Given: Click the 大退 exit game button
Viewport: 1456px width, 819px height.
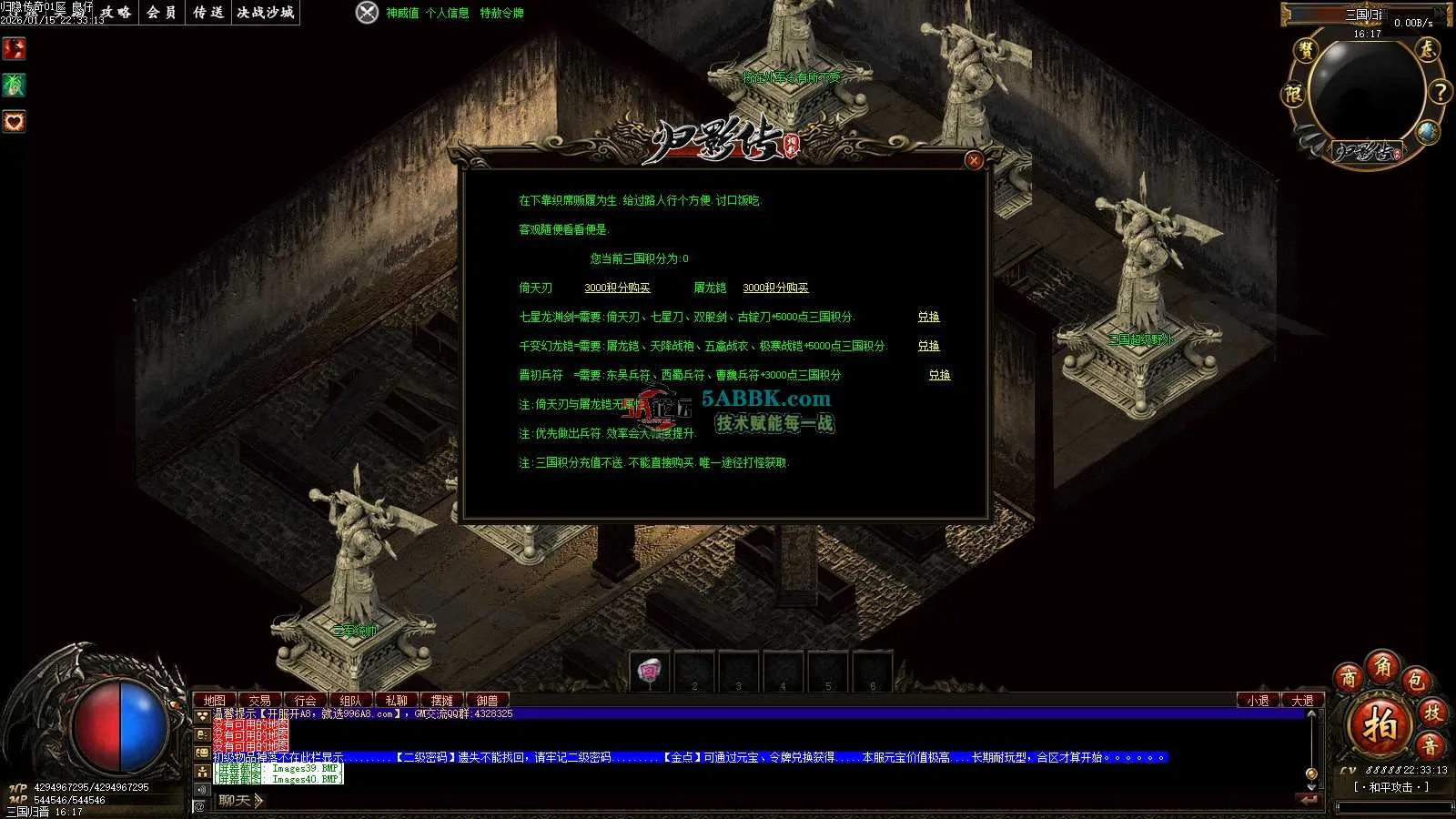Looking at the screenshot, I should pos(1303,701).
